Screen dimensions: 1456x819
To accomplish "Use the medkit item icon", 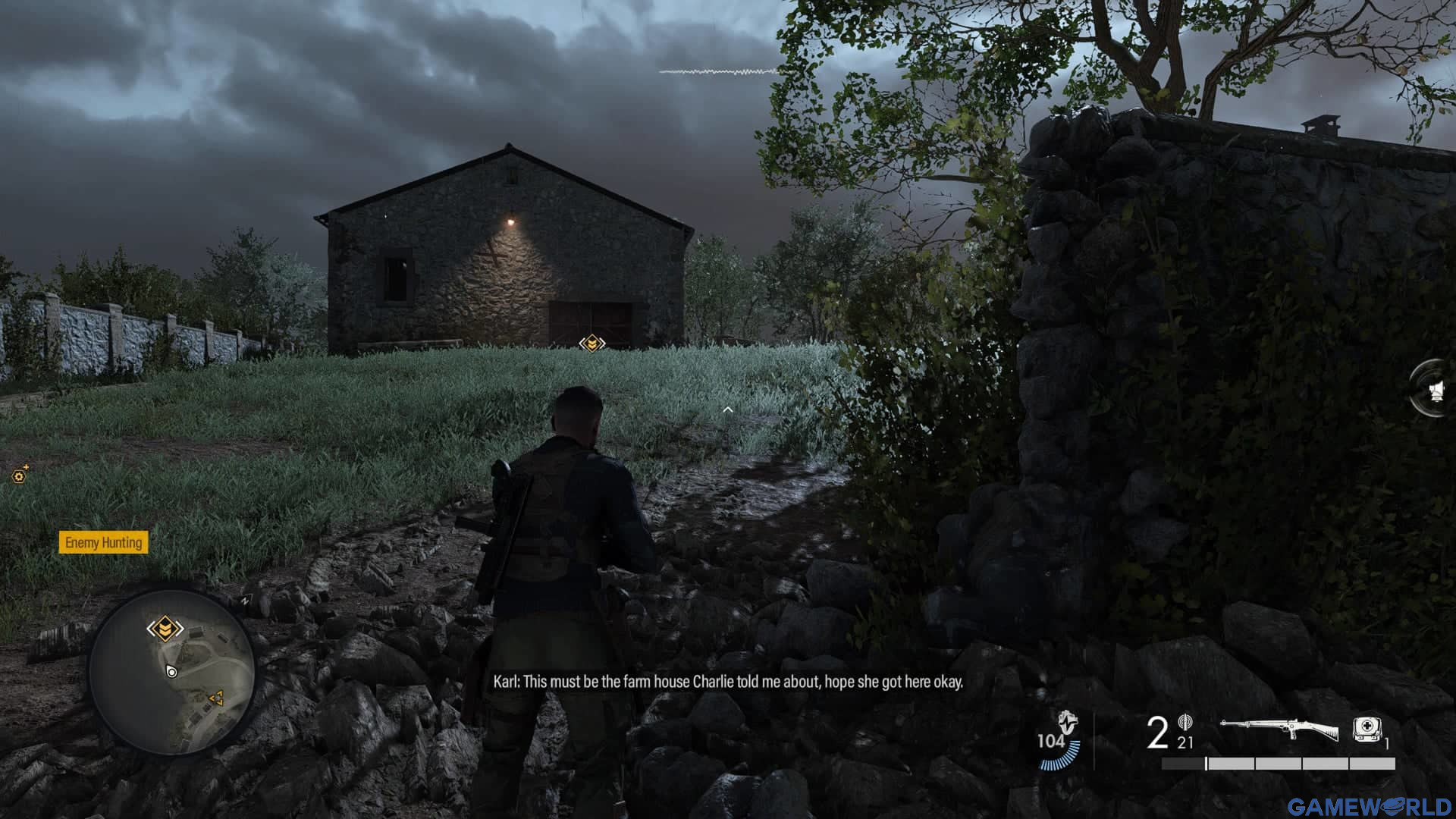I will point(1367,730).
